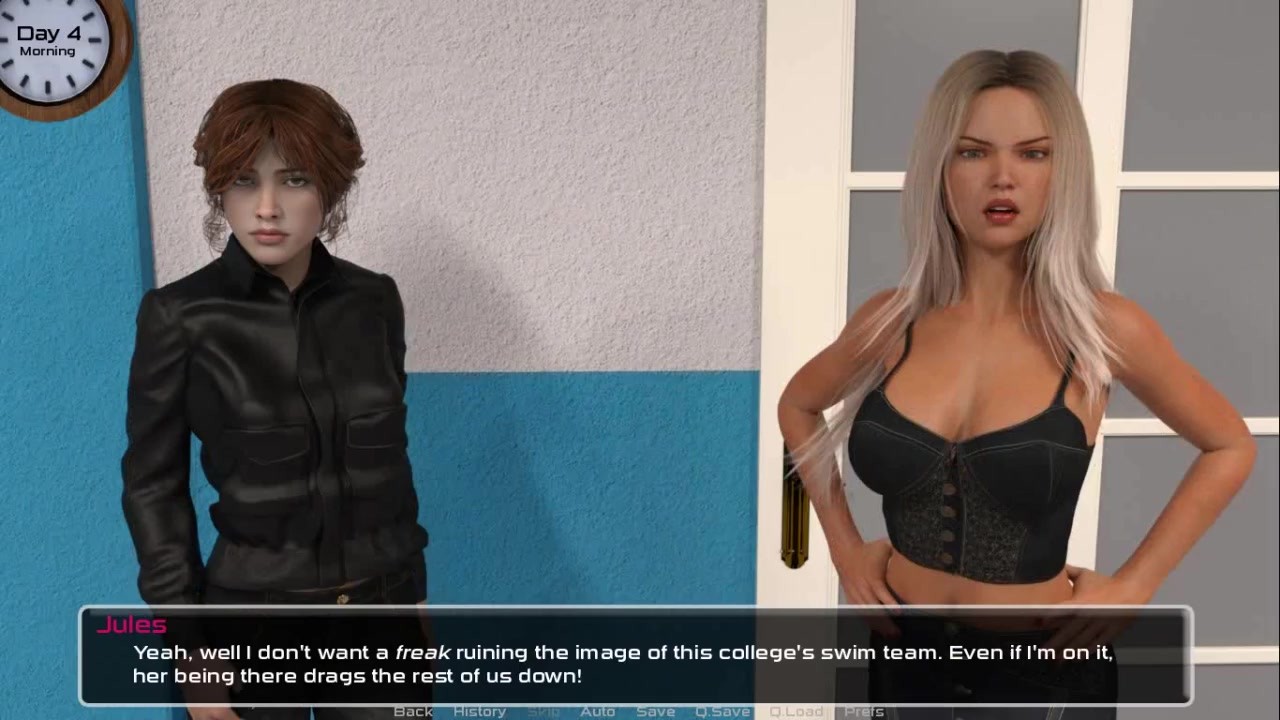Enable Auto dialogue advance
This screenshot has width=1280, height=720.
[x=597, y=711]
